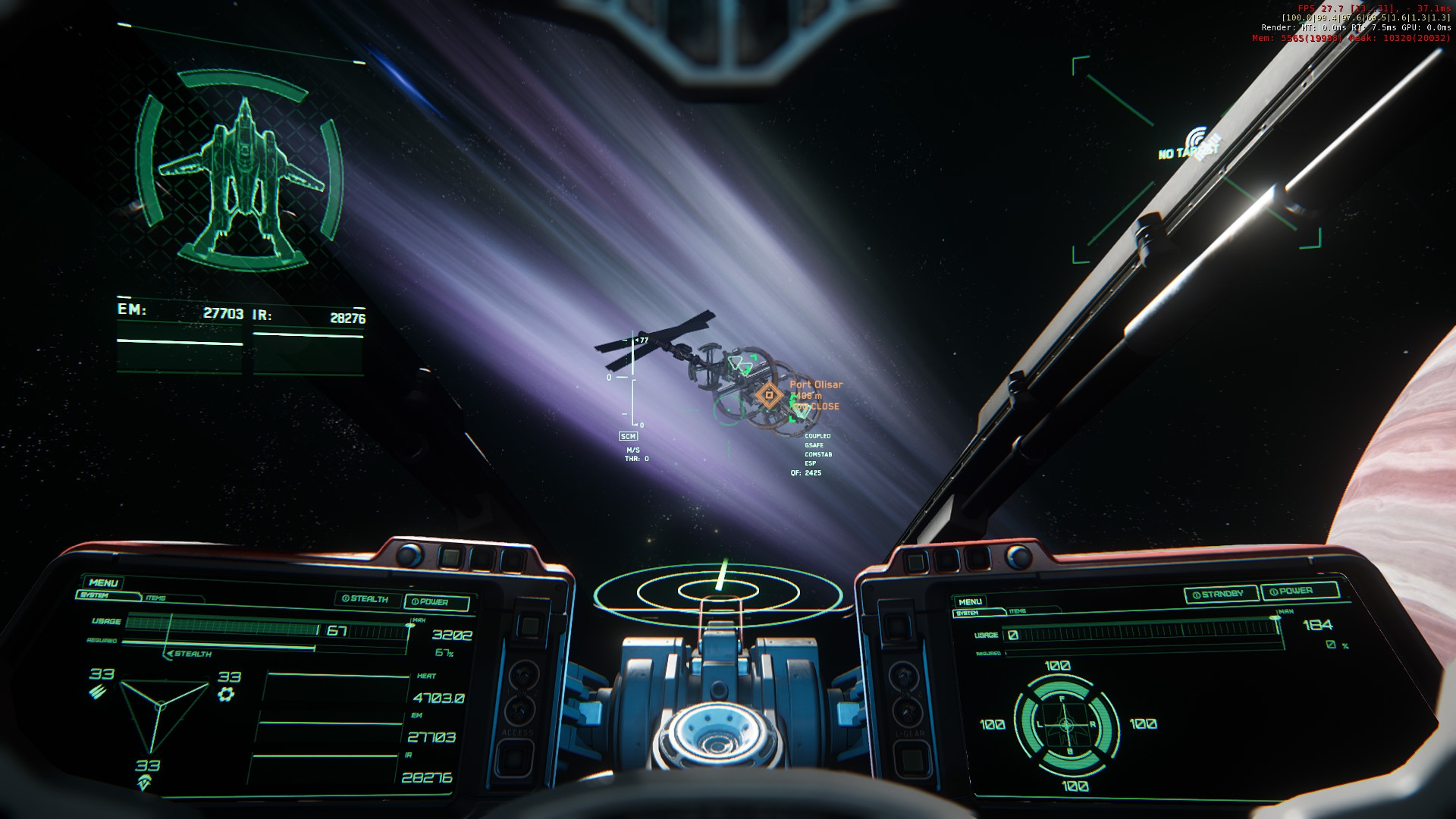Select the left (L) shield segment
The height and width of the screenshot is (819, 1456).
[1028, 724]
